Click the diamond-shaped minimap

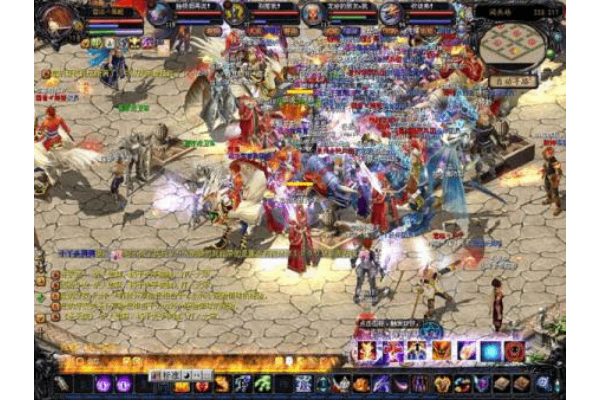pos(513,43)
